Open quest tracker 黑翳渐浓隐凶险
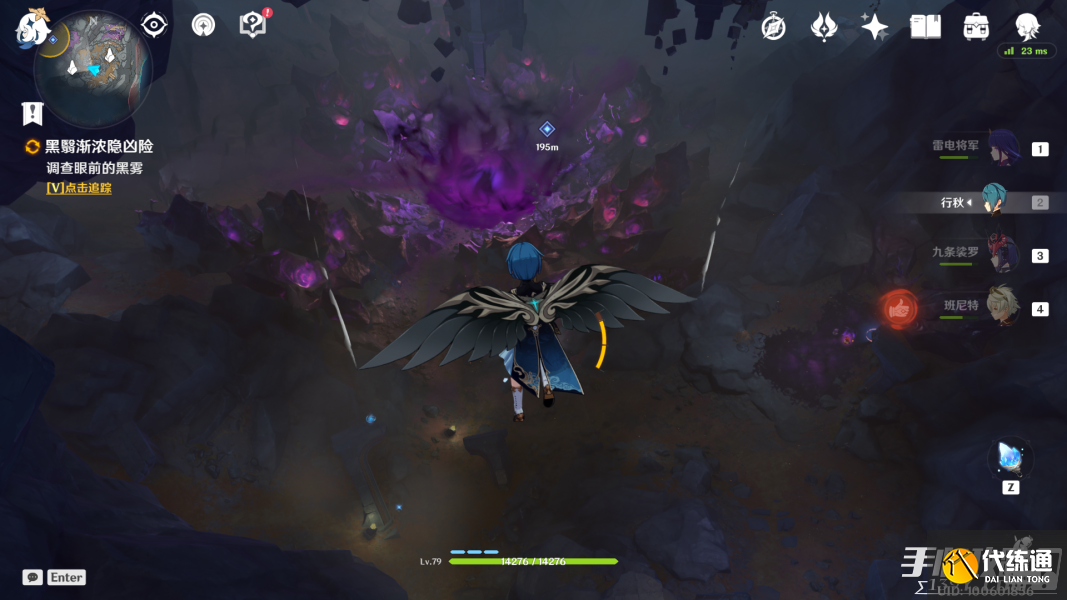The height and width of the screenshot is (600, 1067). [99, 147]
